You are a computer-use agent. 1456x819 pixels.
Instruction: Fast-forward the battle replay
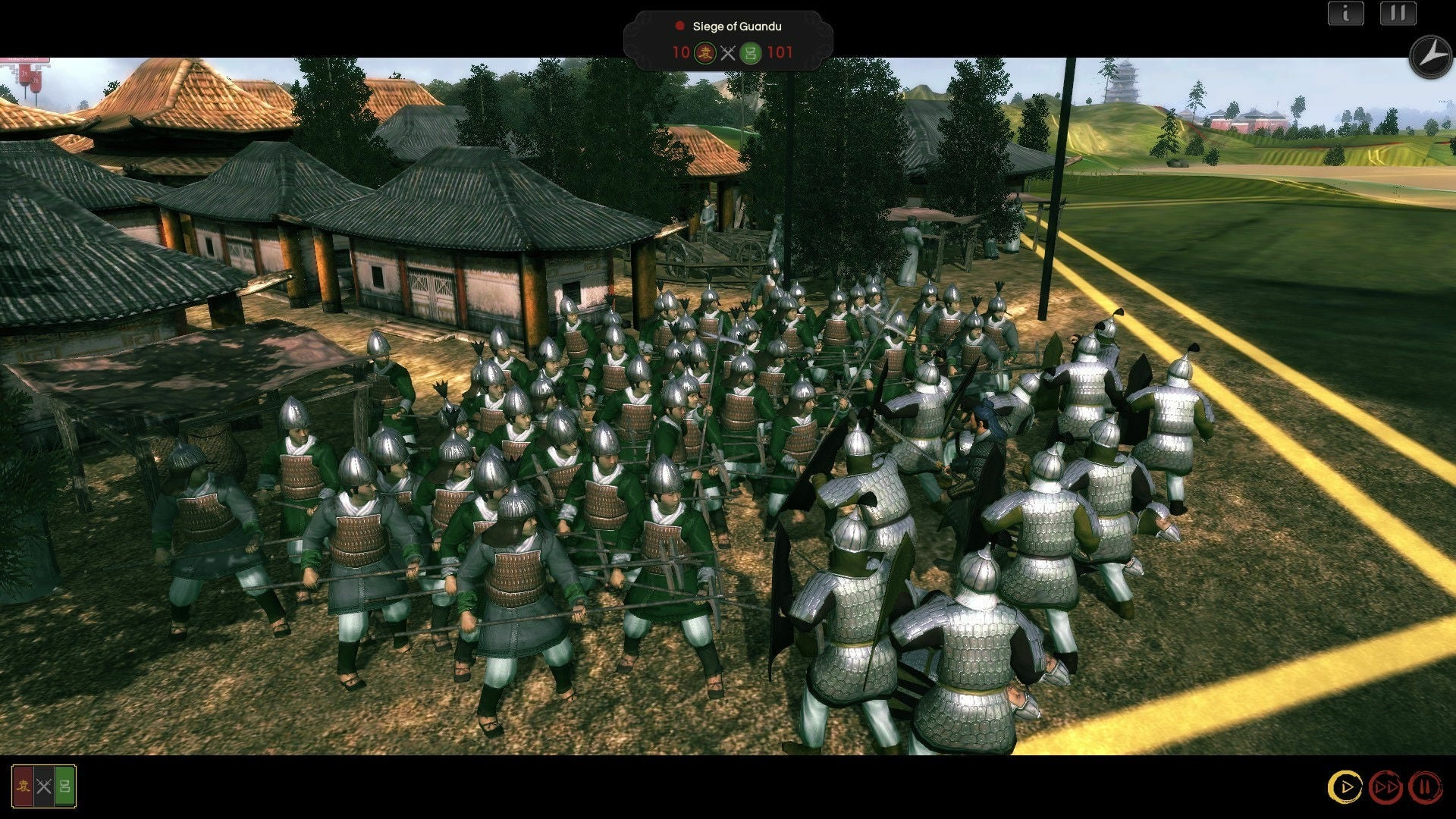1385,787
